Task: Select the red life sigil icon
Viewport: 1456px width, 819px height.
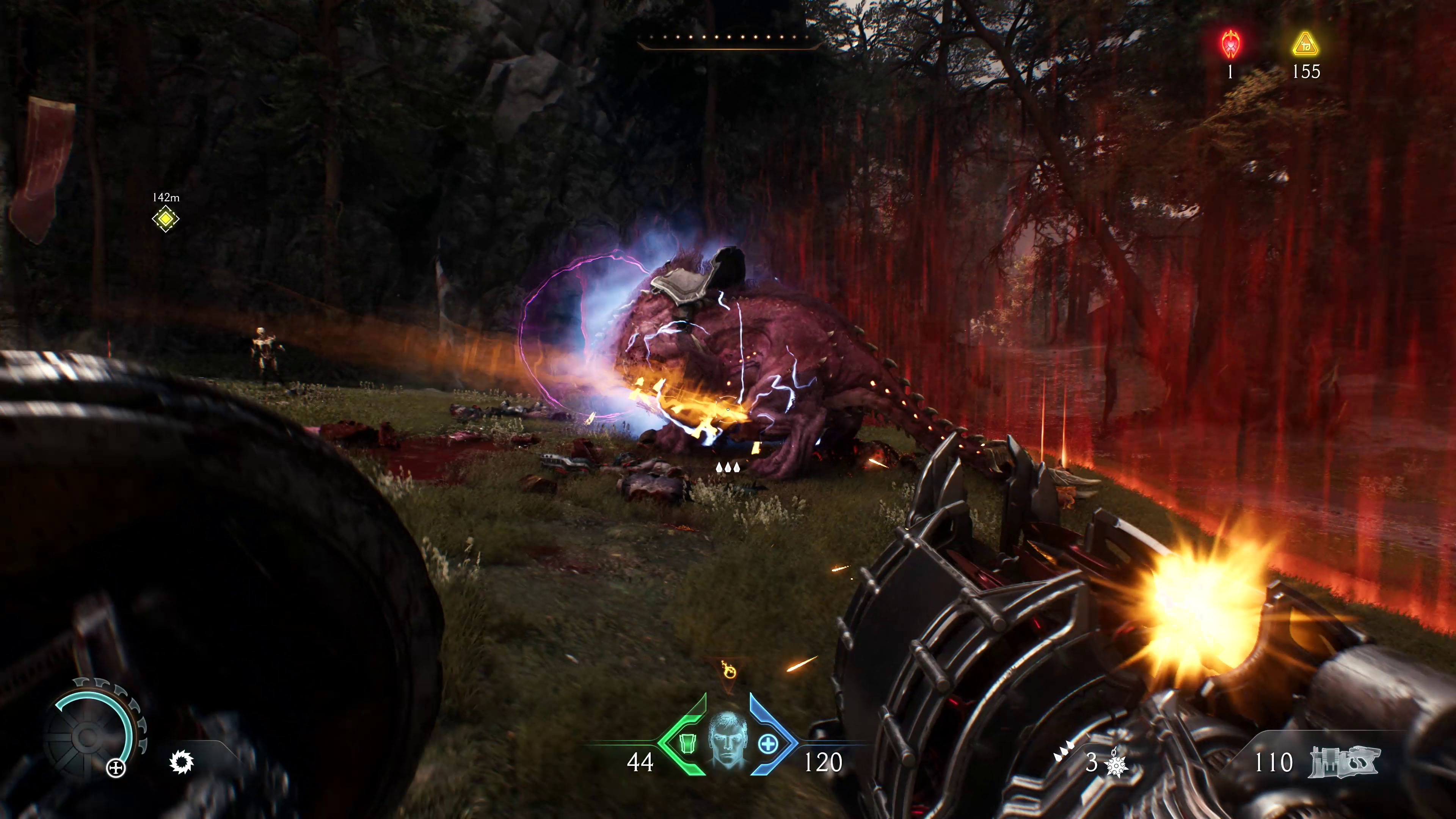Action: [1230, 44]
